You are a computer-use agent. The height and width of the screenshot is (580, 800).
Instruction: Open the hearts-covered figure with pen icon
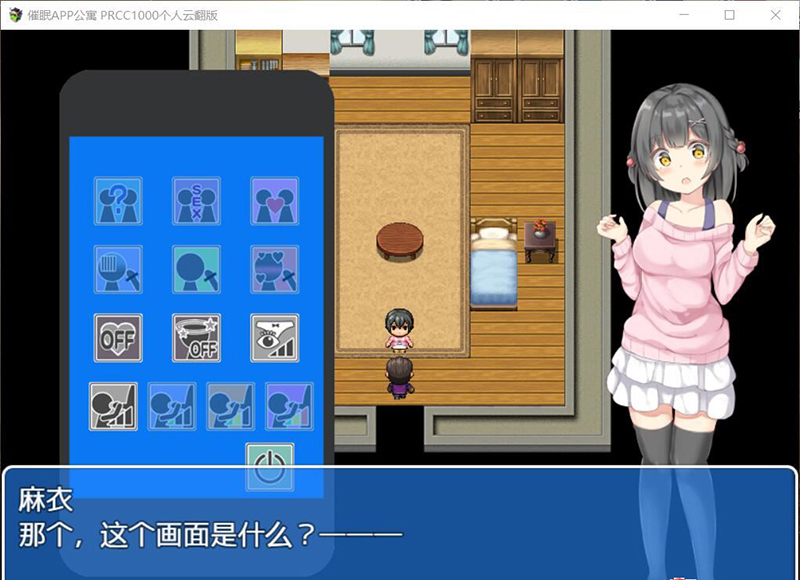(x=274, y=269)
